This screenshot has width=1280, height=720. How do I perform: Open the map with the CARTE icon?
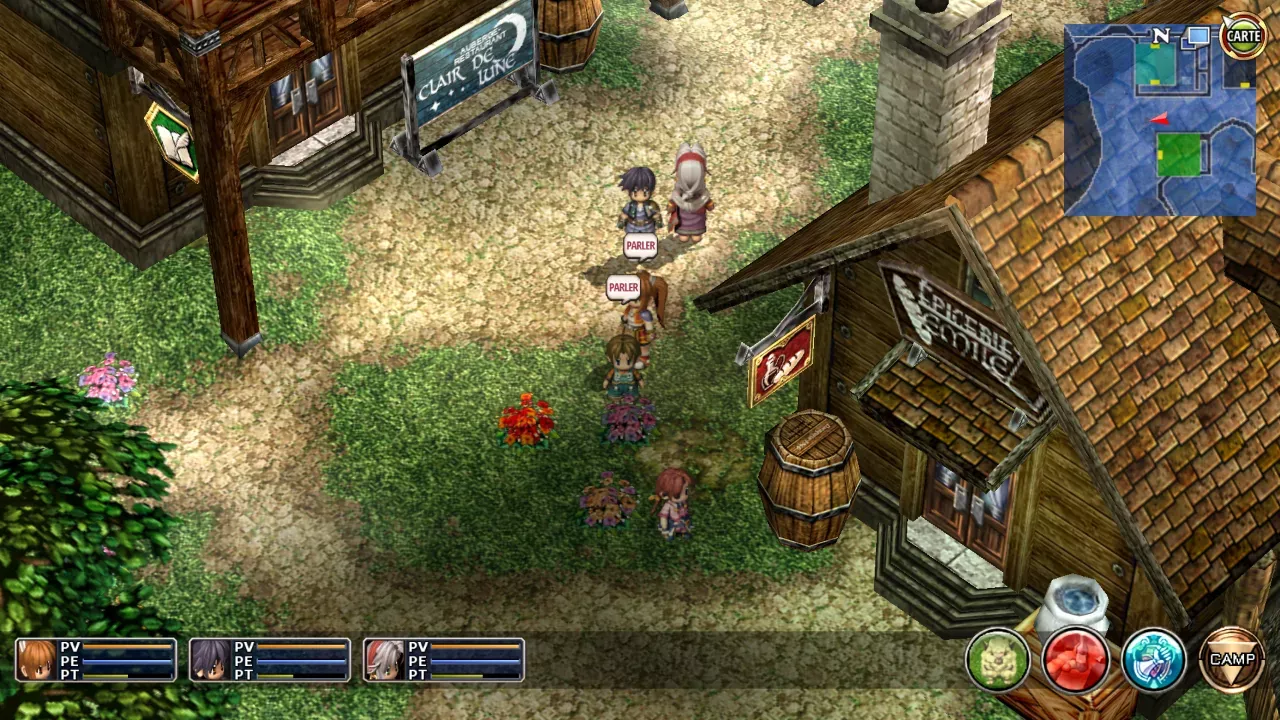click(1243, 36)
